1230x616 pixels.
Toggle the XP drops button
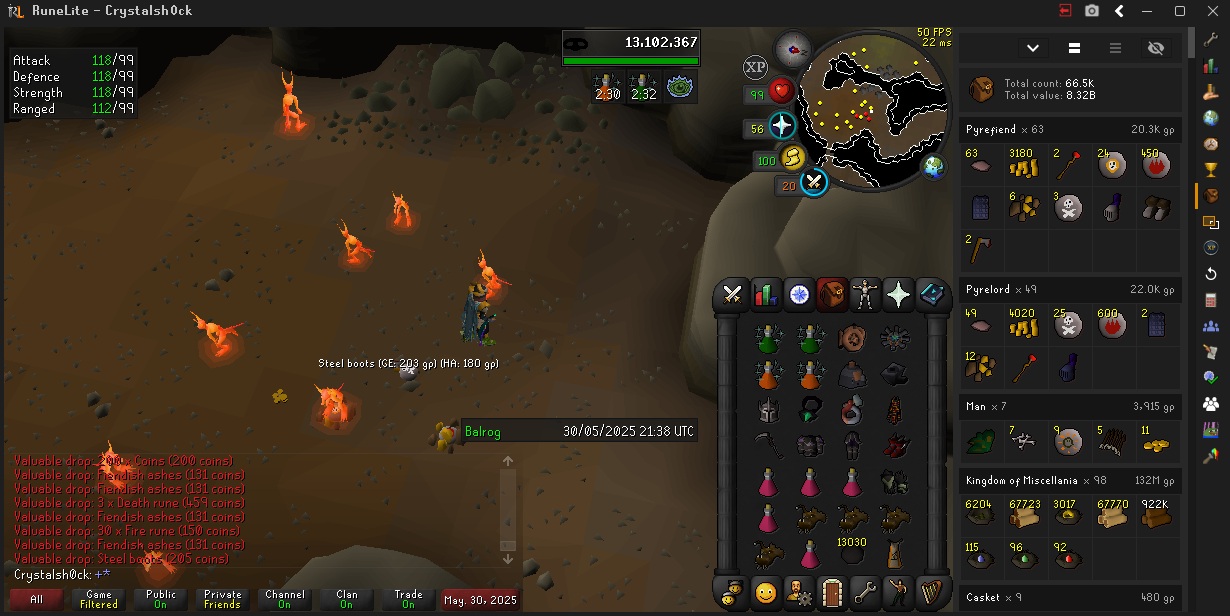[x=756, y=68]
